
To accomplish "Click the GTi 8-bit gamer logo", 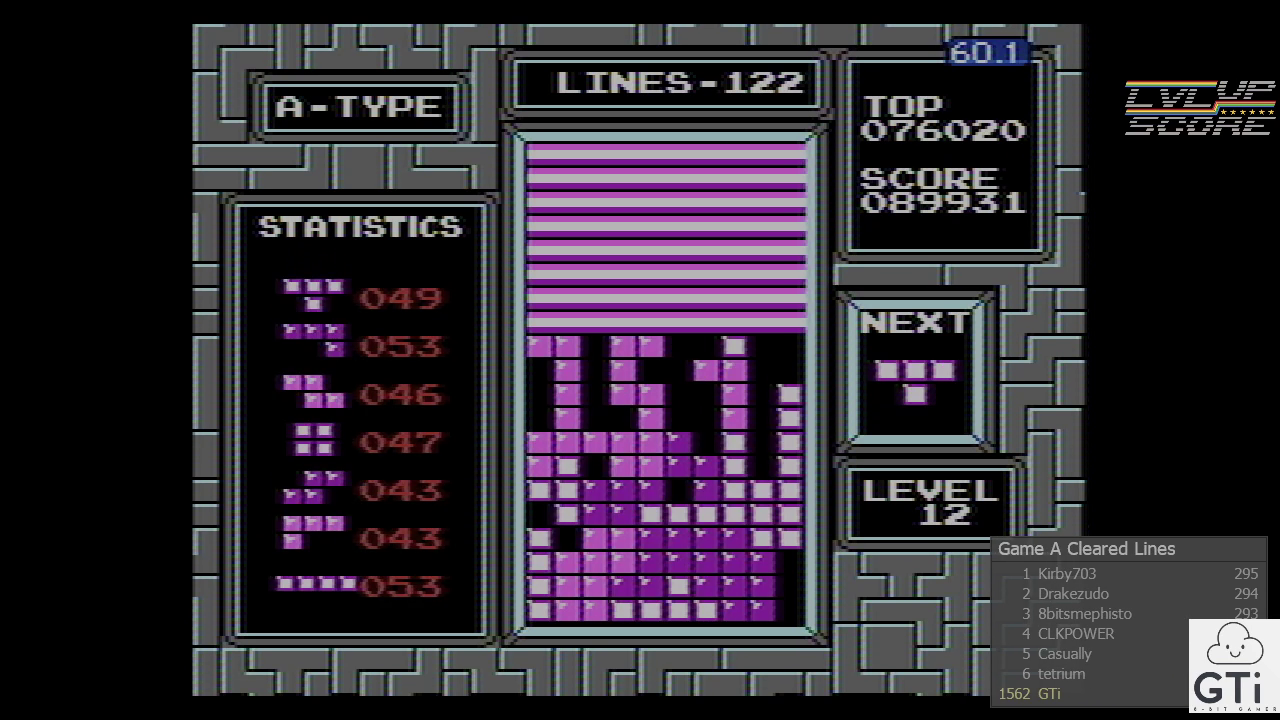I will pyautogui.click(x=1233, y=665).
